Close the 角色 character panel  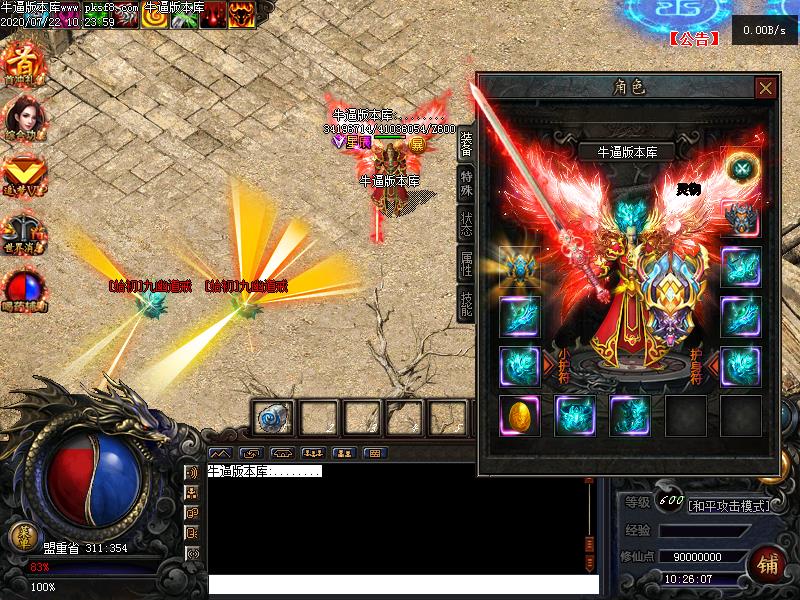pyautogui.click(x=765, y=88)
